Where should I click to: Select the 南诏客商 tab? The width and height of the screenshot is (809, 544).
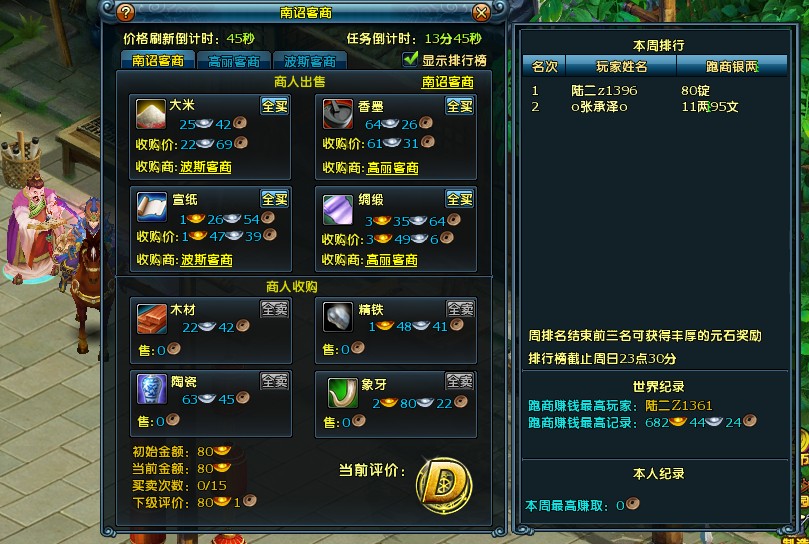158,61
